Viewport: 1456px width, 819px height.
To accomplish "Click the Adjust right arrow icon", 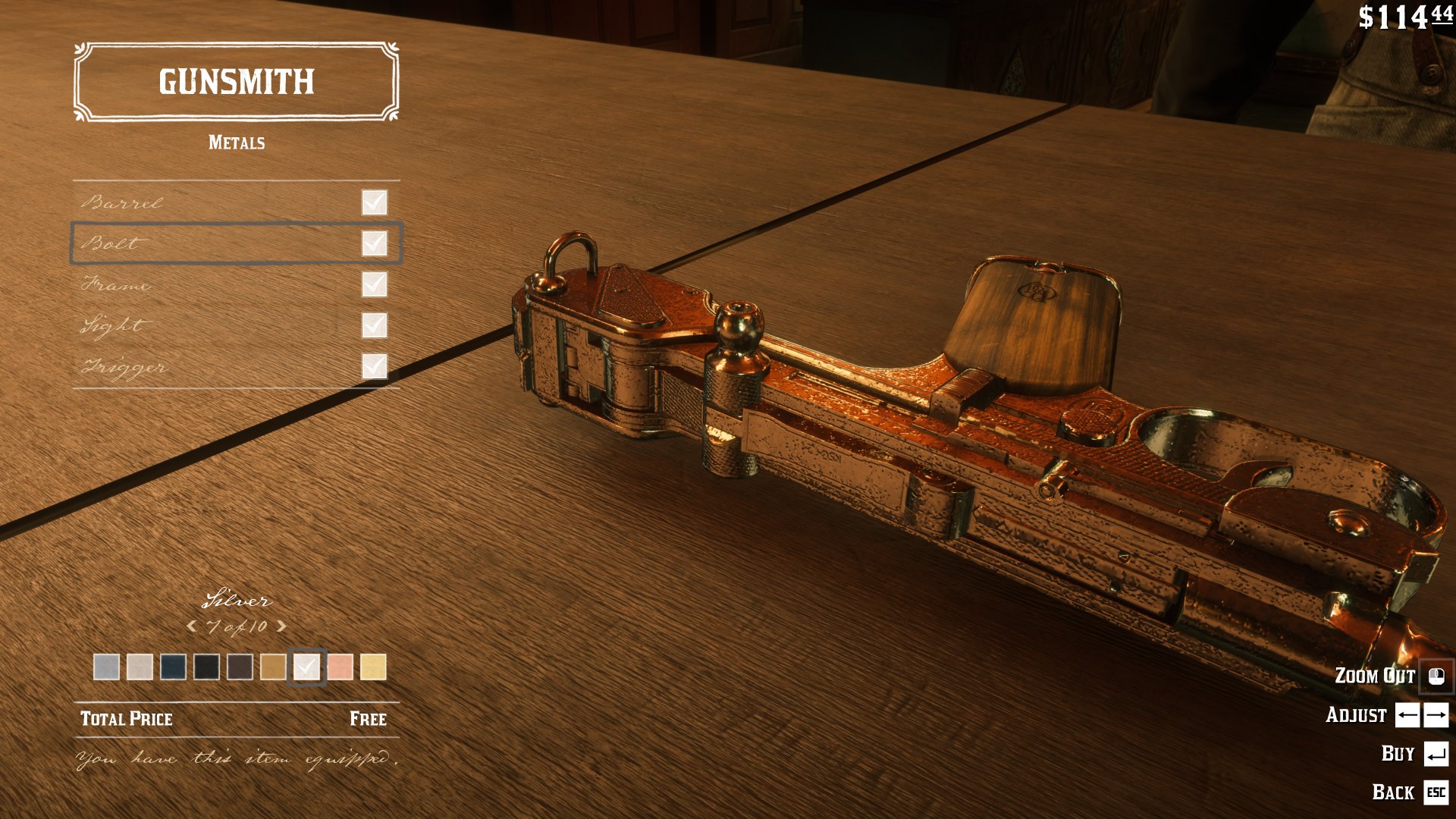I will tap(1437, 715).
